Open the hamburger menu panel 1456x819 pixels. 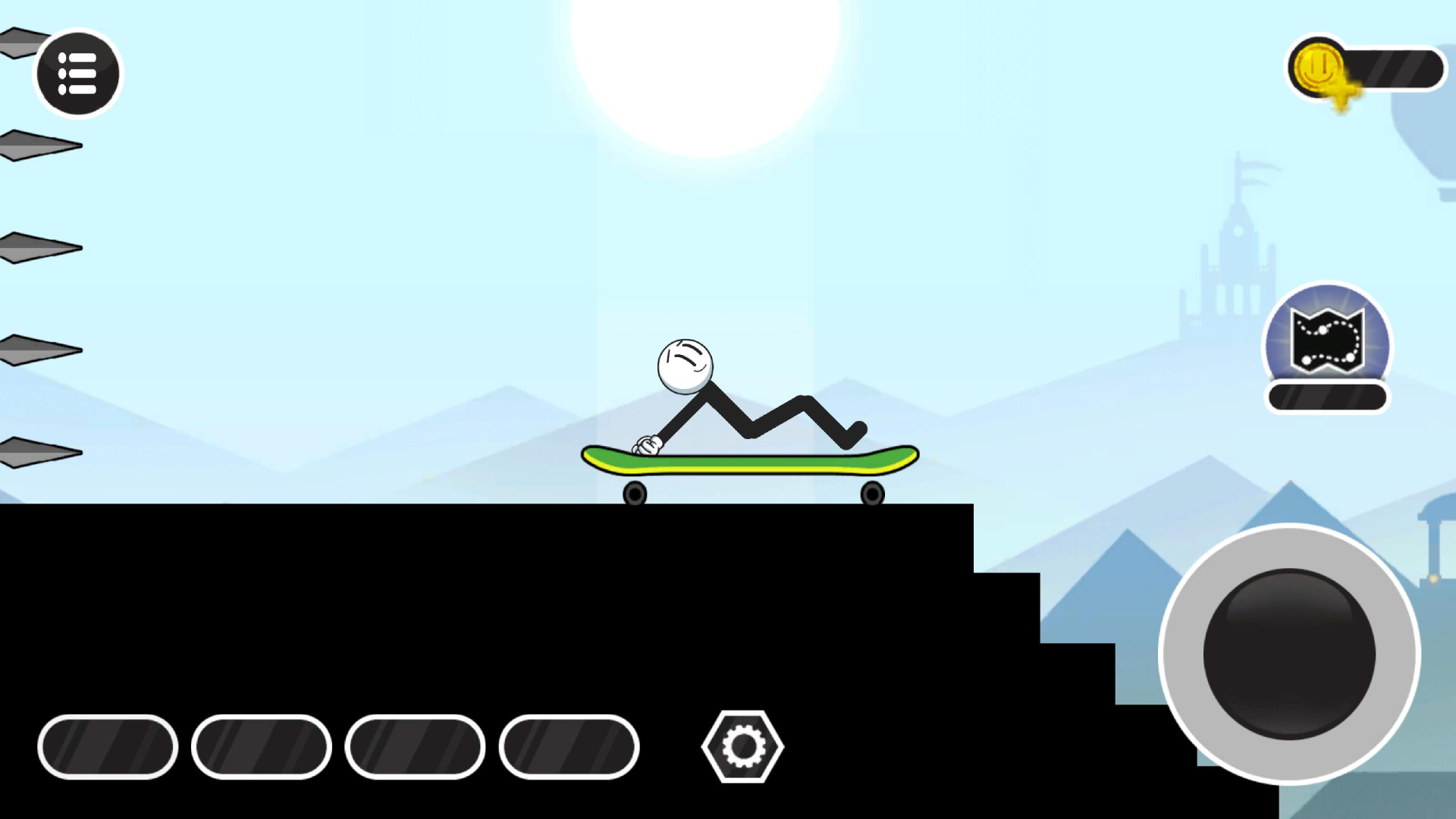tap(77, 73)
